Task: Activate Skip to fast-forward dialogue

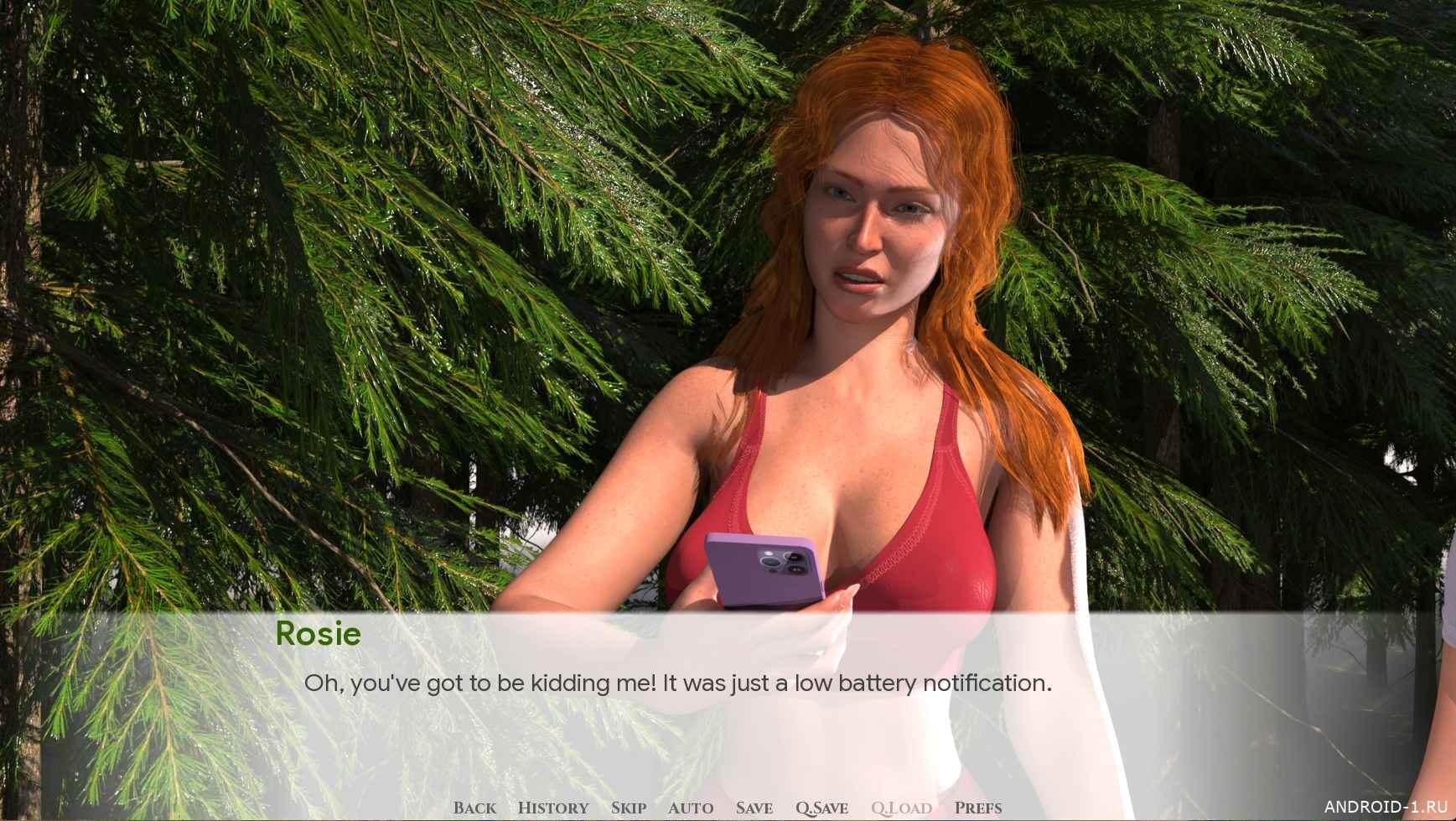Action: pyautogui.click(x=628, y=808)
